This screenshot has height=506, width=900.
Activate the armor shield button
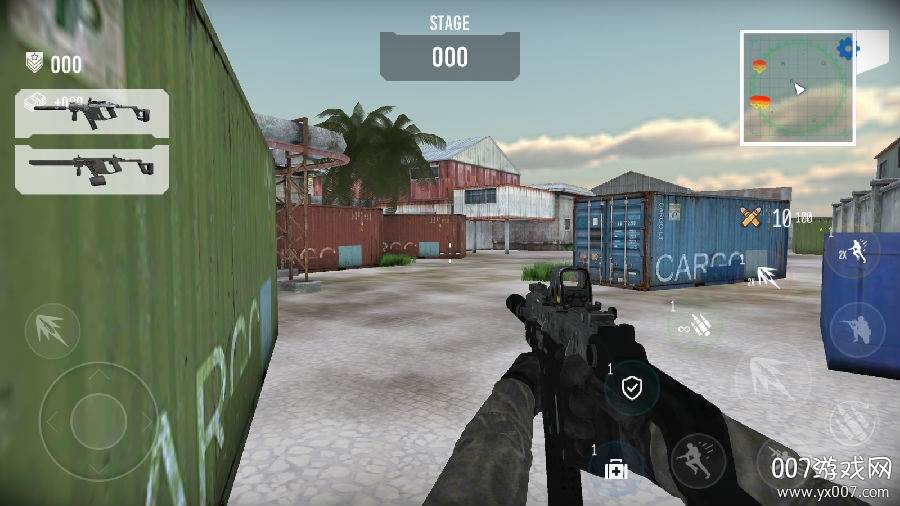631,387
